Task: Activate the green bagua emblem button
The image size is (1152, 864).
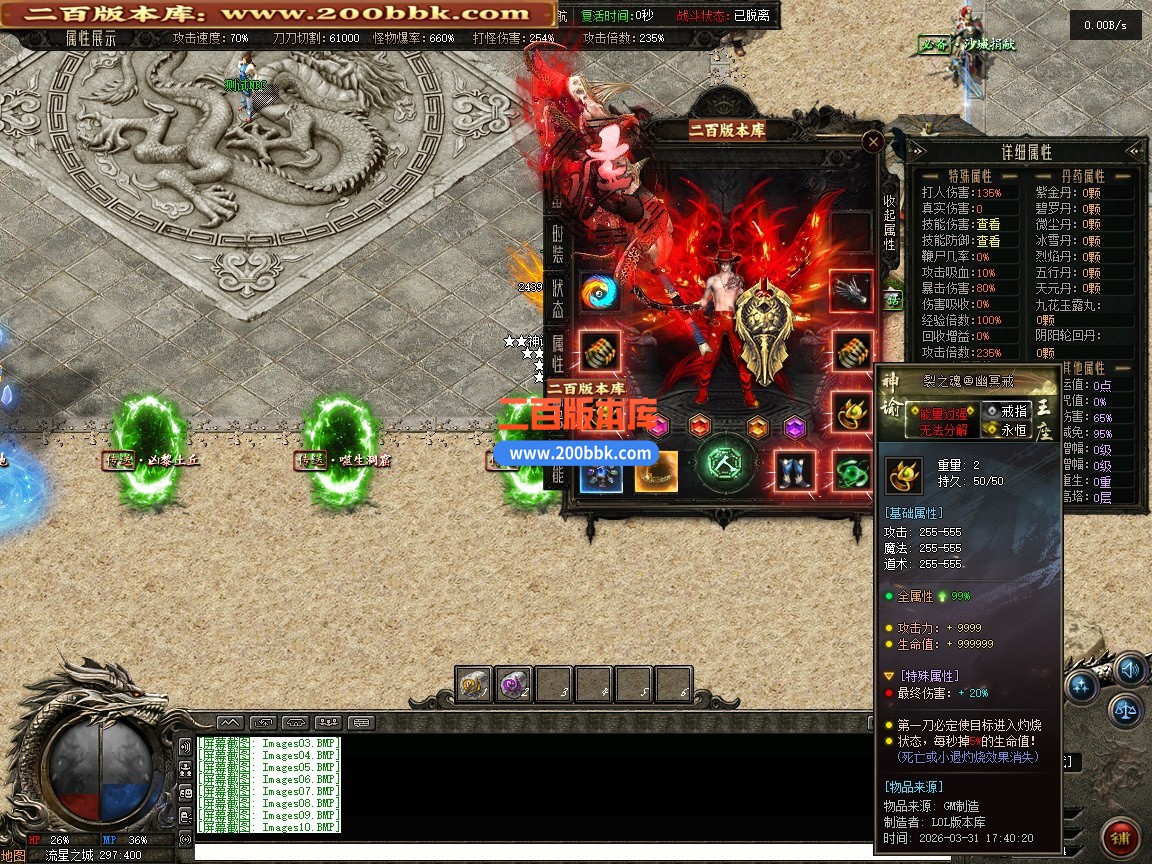Action: coord(725,464)
